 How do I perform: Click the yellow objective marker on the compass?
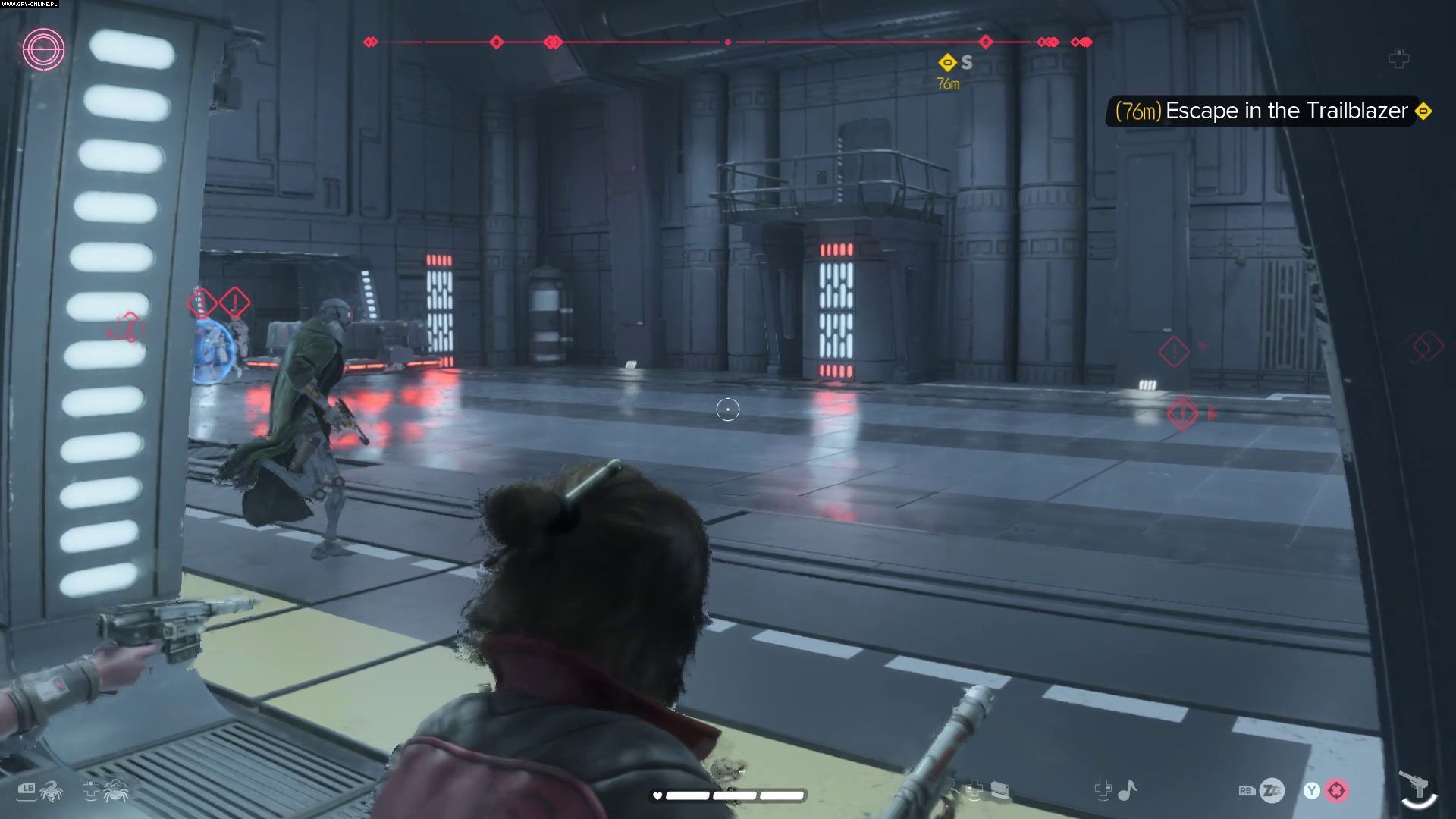[x=946, y=62]
